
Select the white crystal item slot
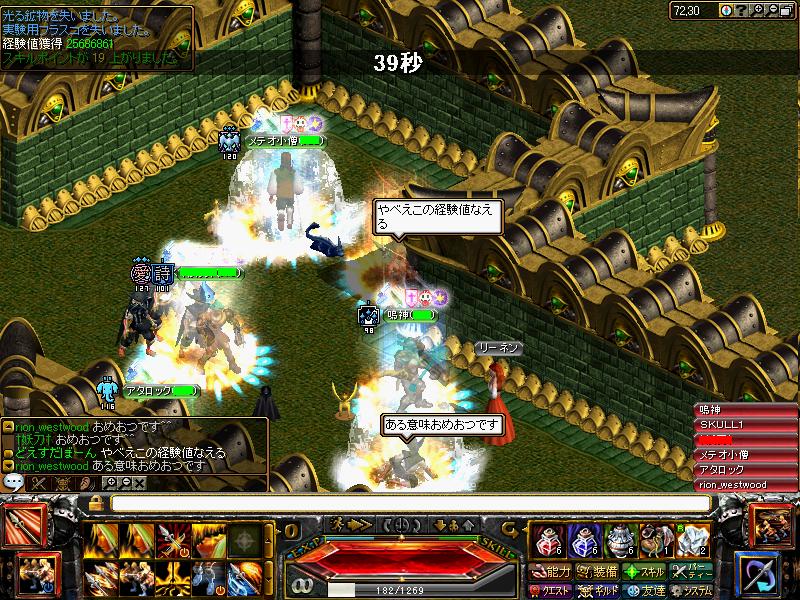(692, 541)
